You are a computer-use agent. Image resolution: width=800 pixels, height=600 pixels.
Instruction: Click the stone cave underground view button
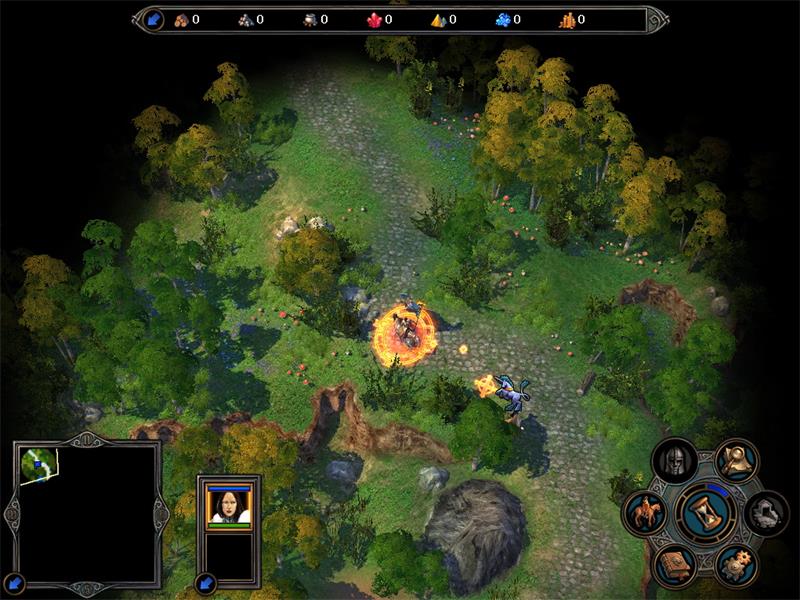(766, 513)
